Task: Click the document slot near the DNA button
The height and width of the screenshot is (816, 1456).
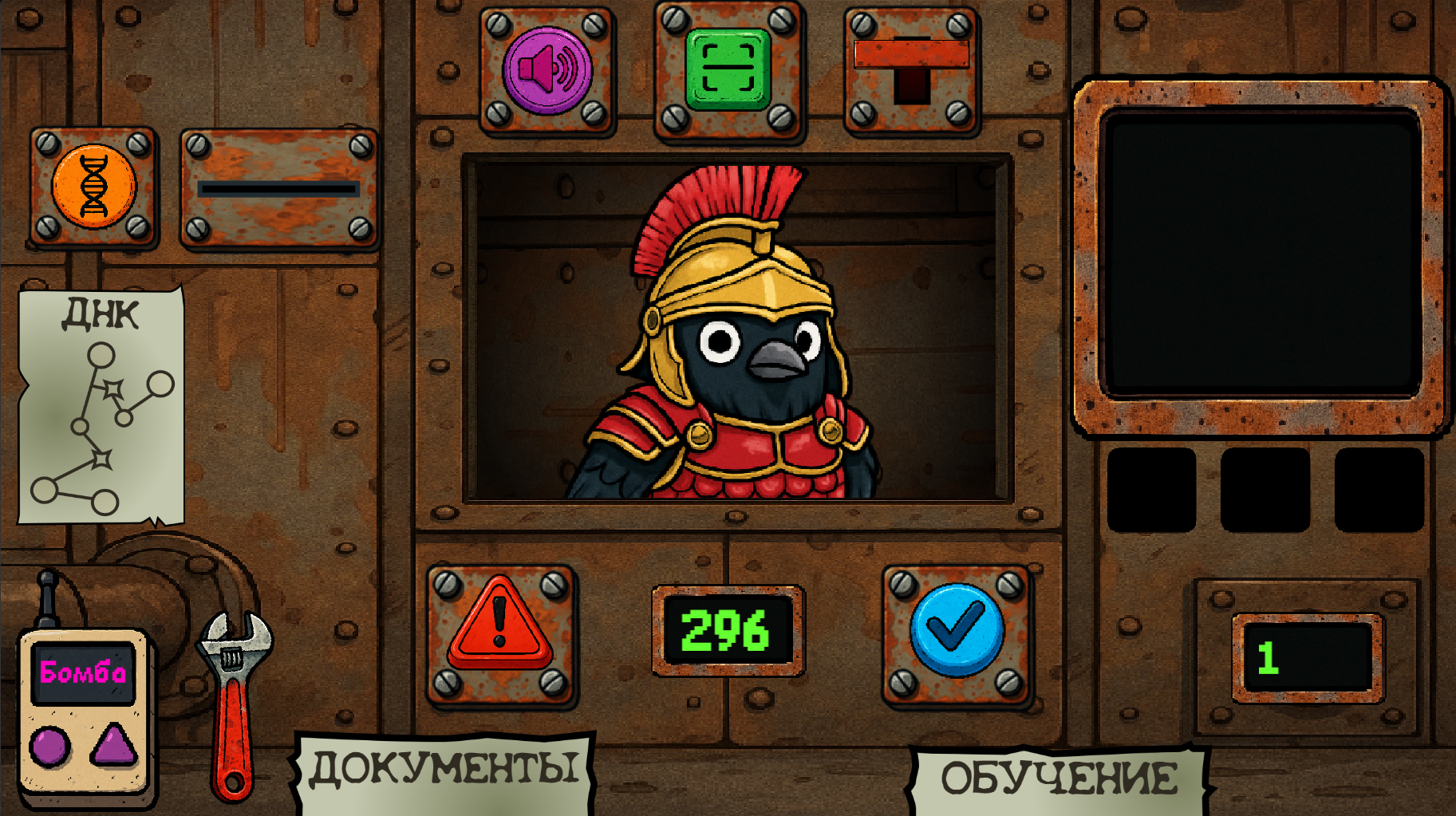Action: 278,190
